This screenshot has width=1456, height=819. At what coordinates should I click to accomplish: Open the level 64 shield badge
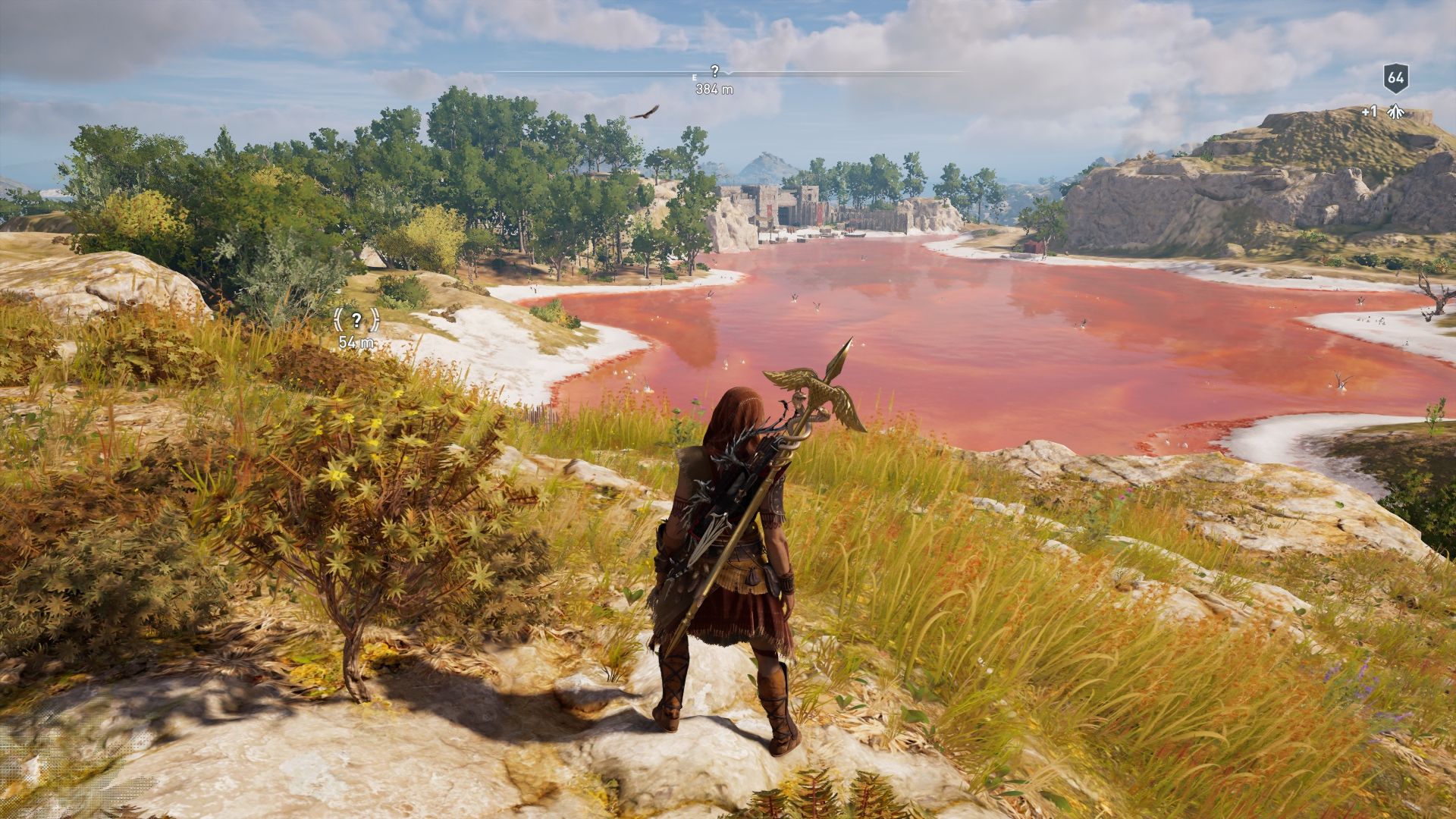[1395, 77]
